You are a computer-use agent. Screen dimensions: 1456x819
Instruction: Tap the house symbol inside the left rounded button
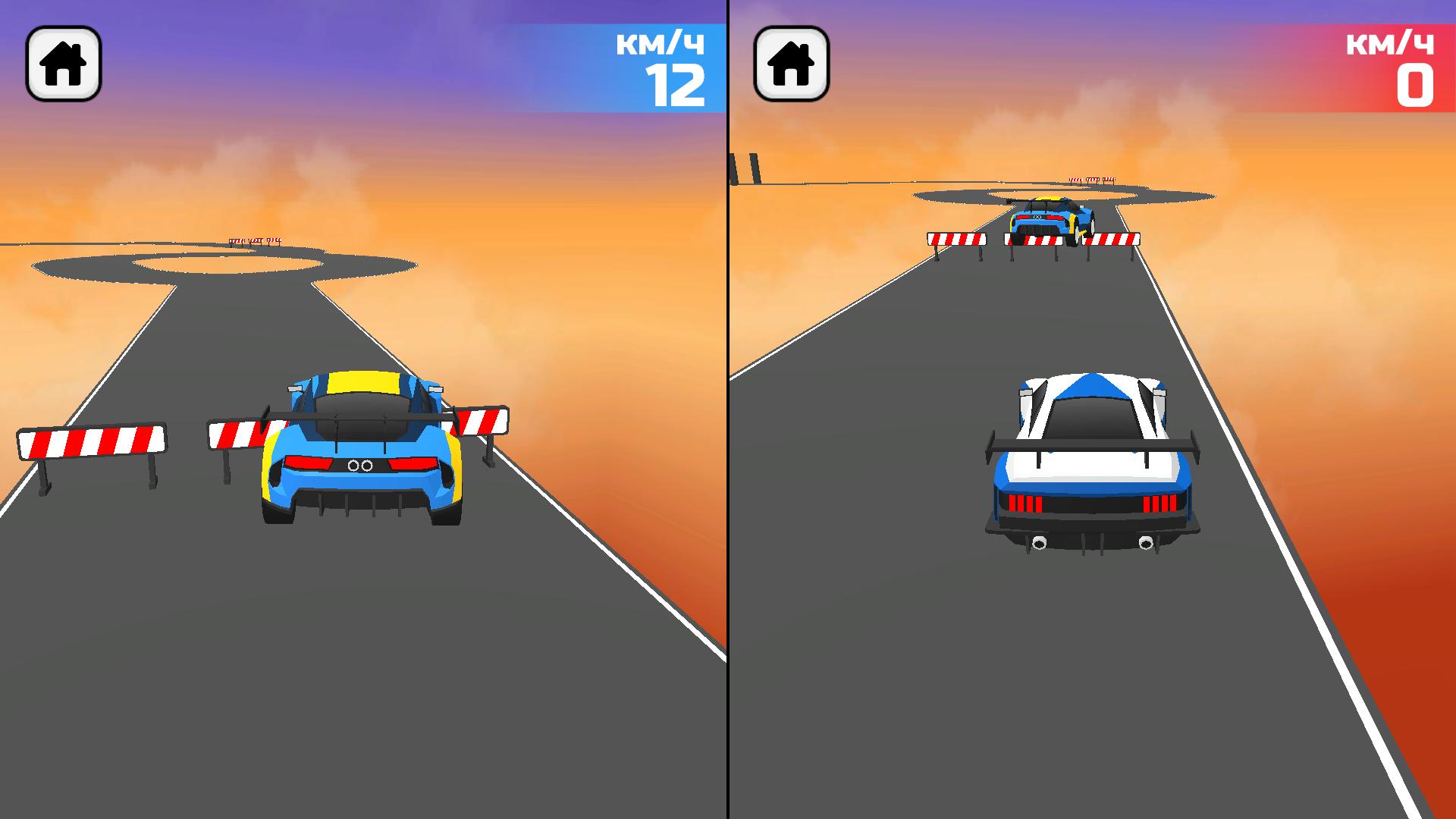pyautogui.click(x=64, y=64)
